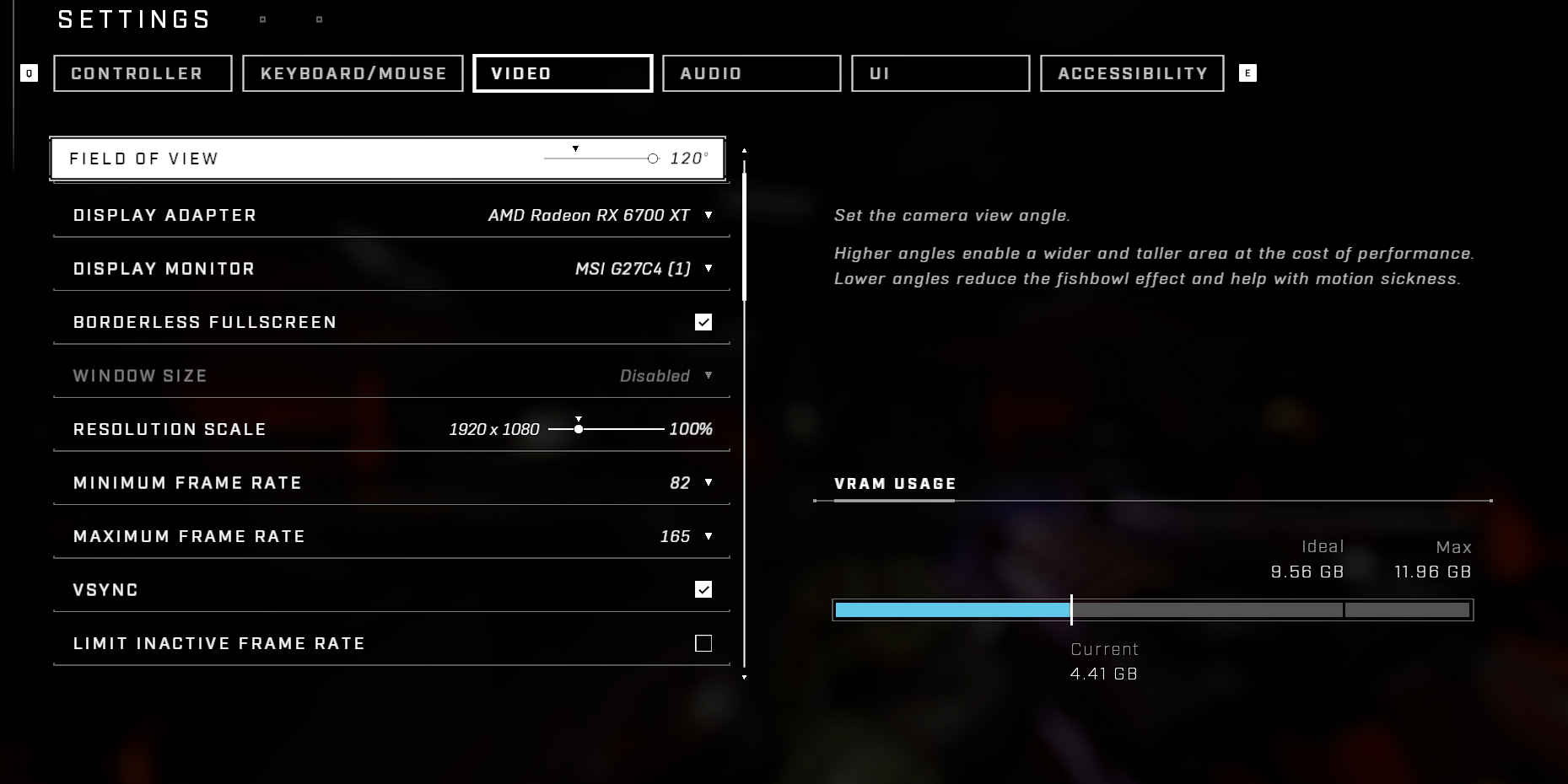Select the Video tab

click(x=563, y=73)
